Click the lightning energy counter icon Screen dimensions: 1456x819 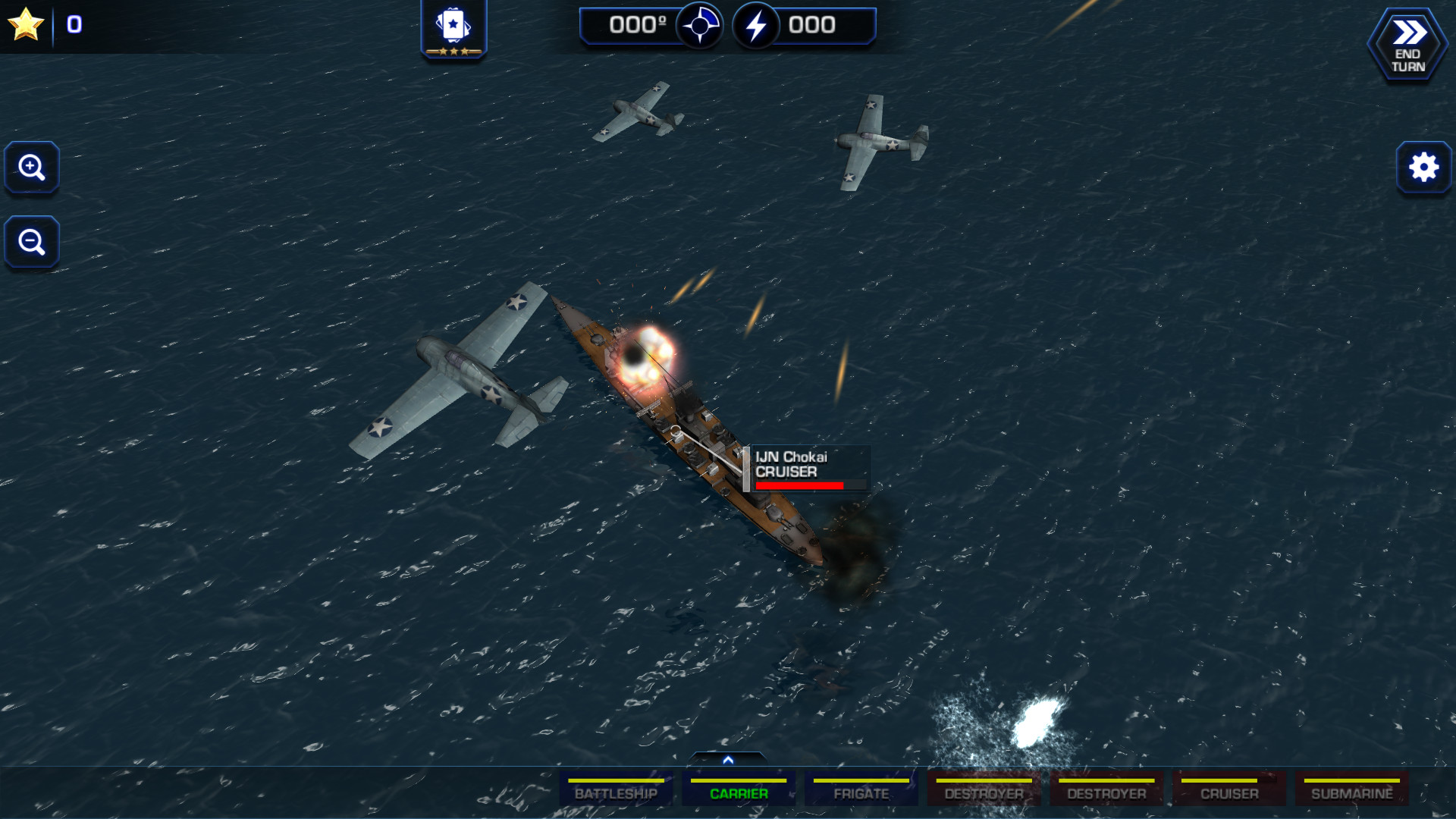(755, 24)
